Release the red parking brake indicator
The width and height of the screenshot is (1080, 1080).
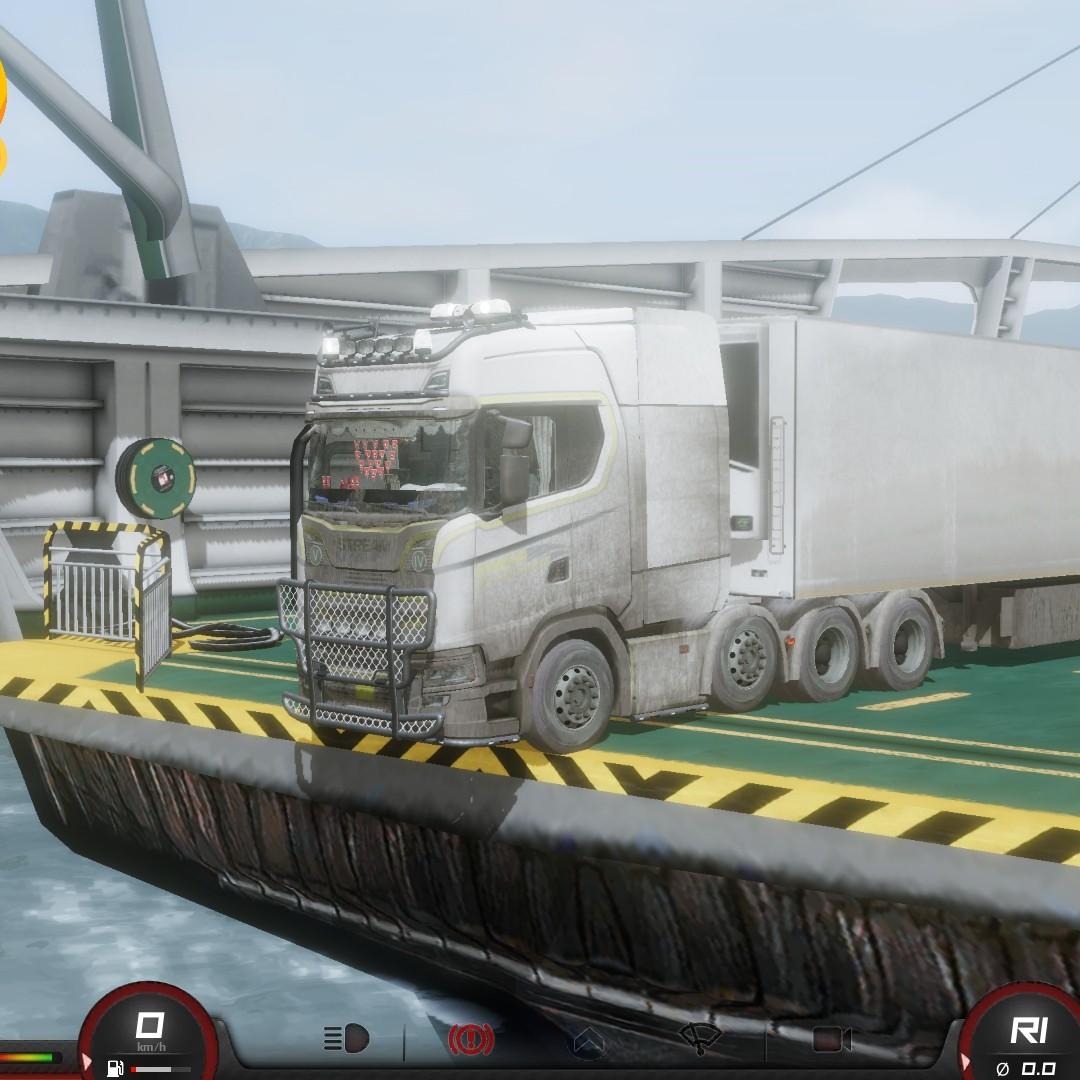coord(471,1040)
